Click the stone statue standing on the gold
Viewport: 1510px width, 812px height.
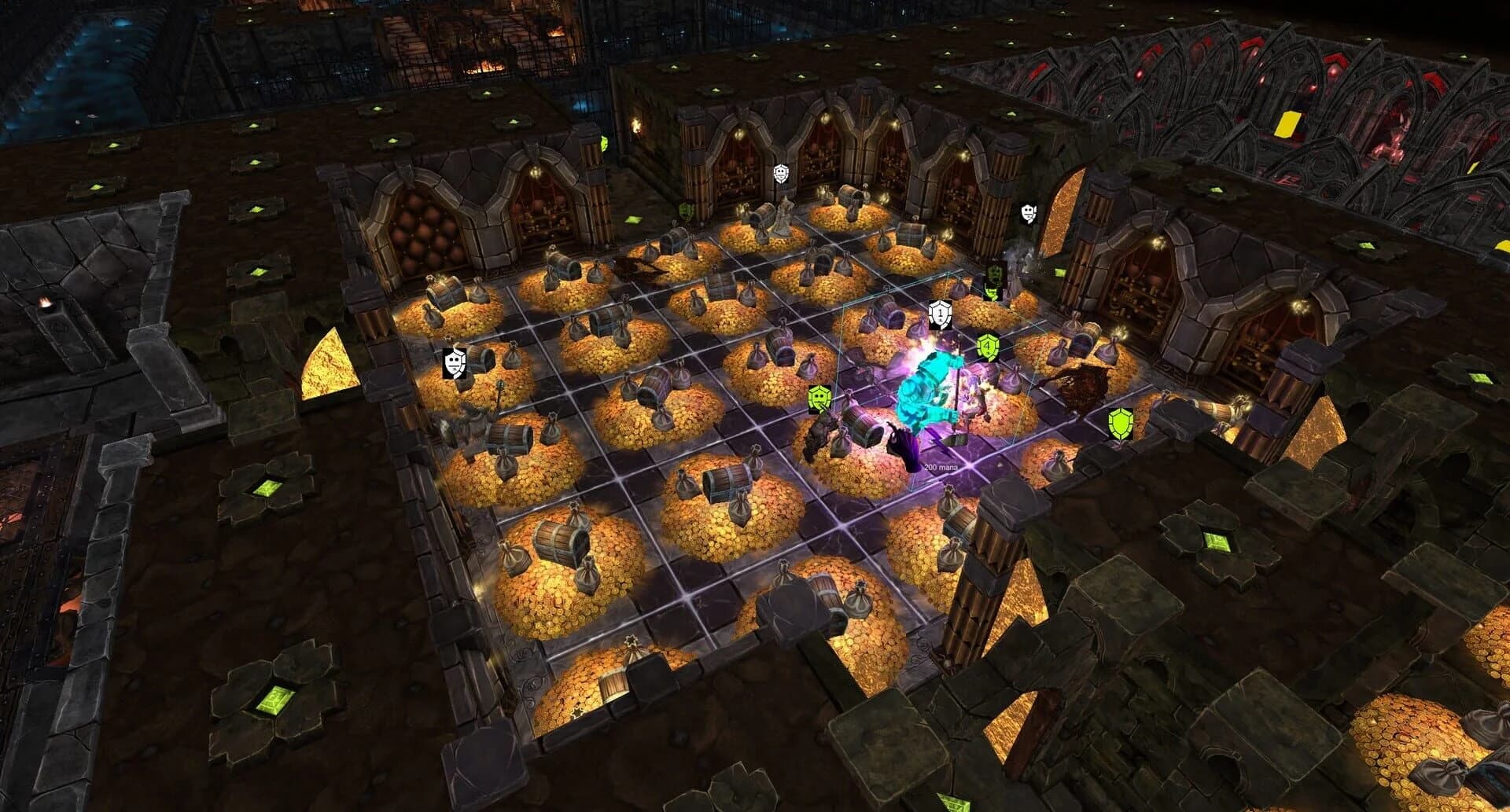(783, 216)
